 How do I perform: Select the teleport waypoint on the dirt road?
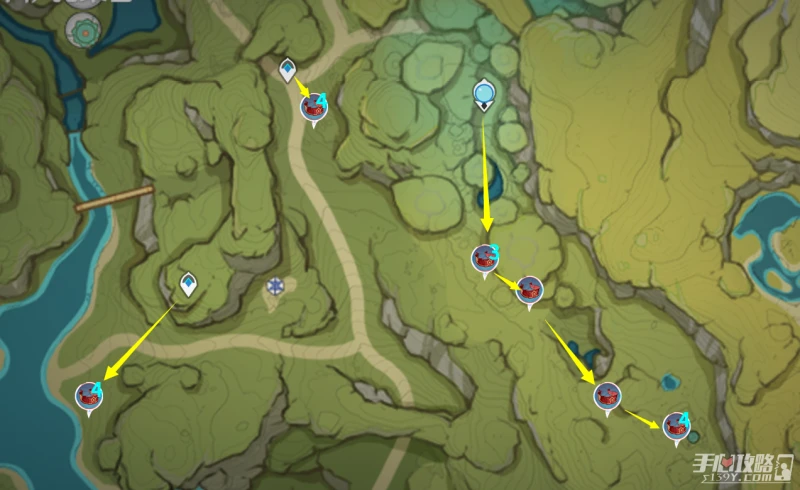pos(288,70)
